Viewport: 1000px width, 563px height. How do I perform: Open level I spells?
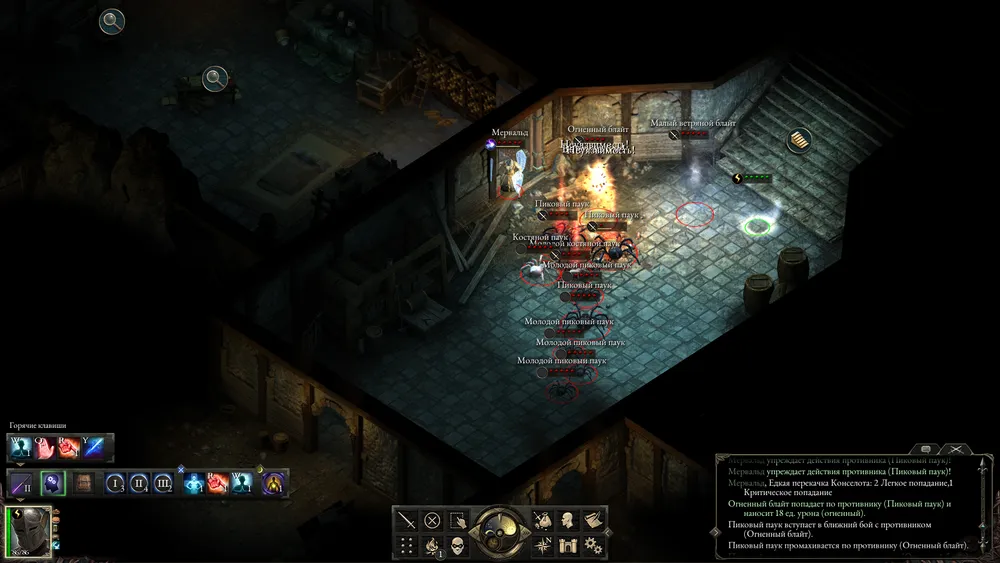[114, 484]
